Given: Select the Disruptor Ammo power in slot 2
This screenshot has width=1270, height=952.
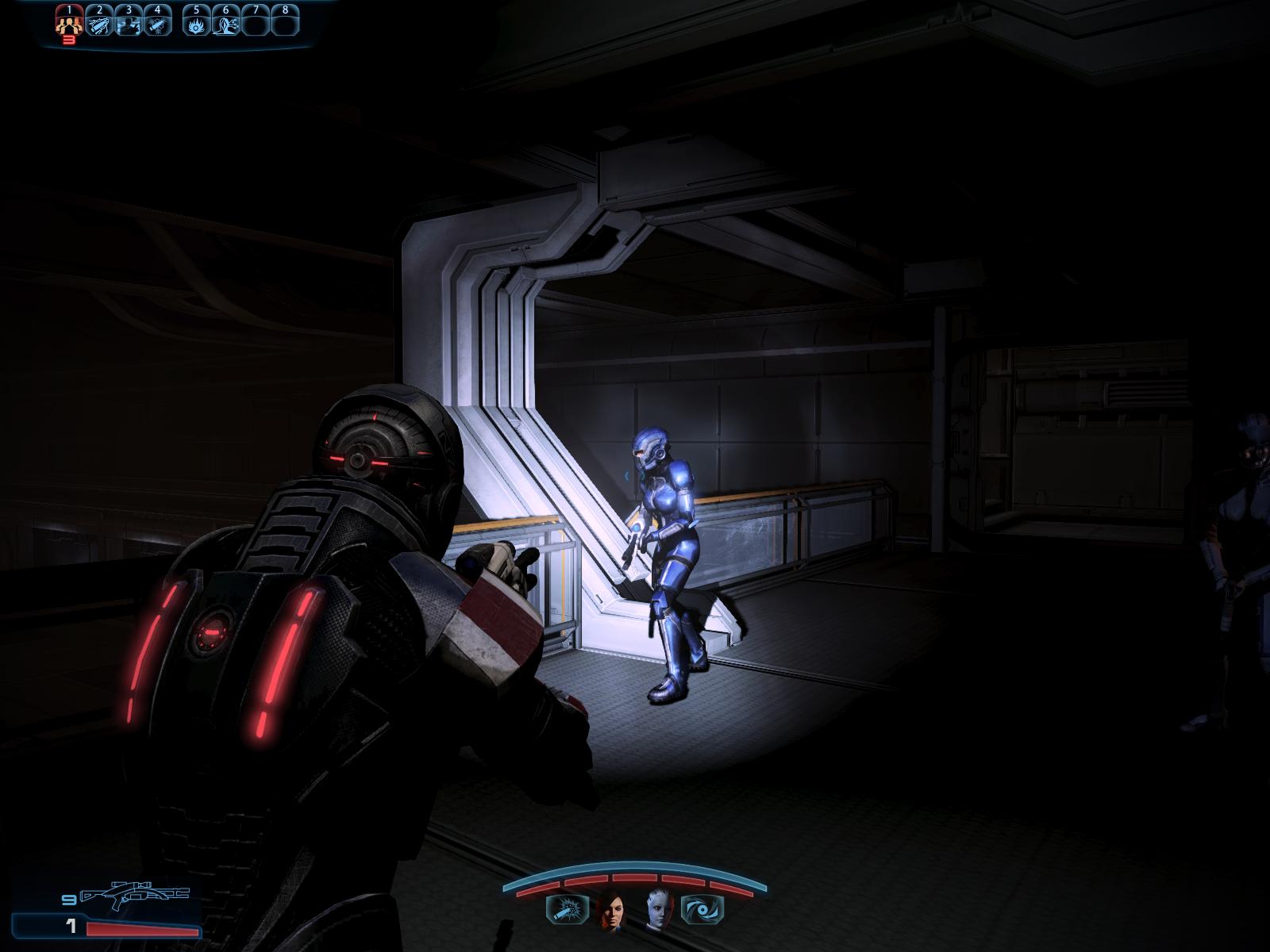Looking at the screenshot, I should [100, 24].
